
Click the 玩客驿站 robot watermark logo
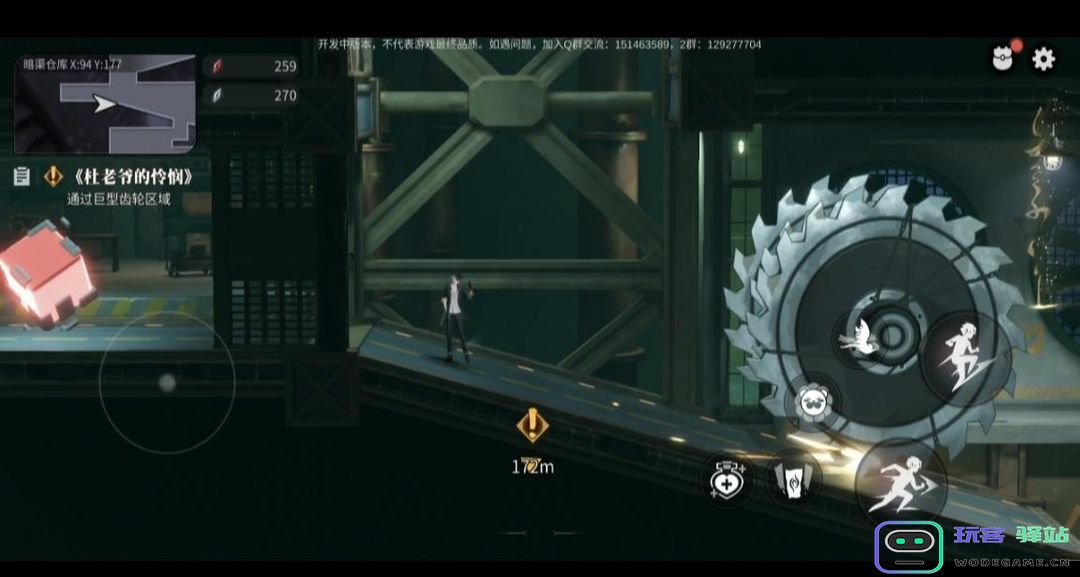[908, 548]
